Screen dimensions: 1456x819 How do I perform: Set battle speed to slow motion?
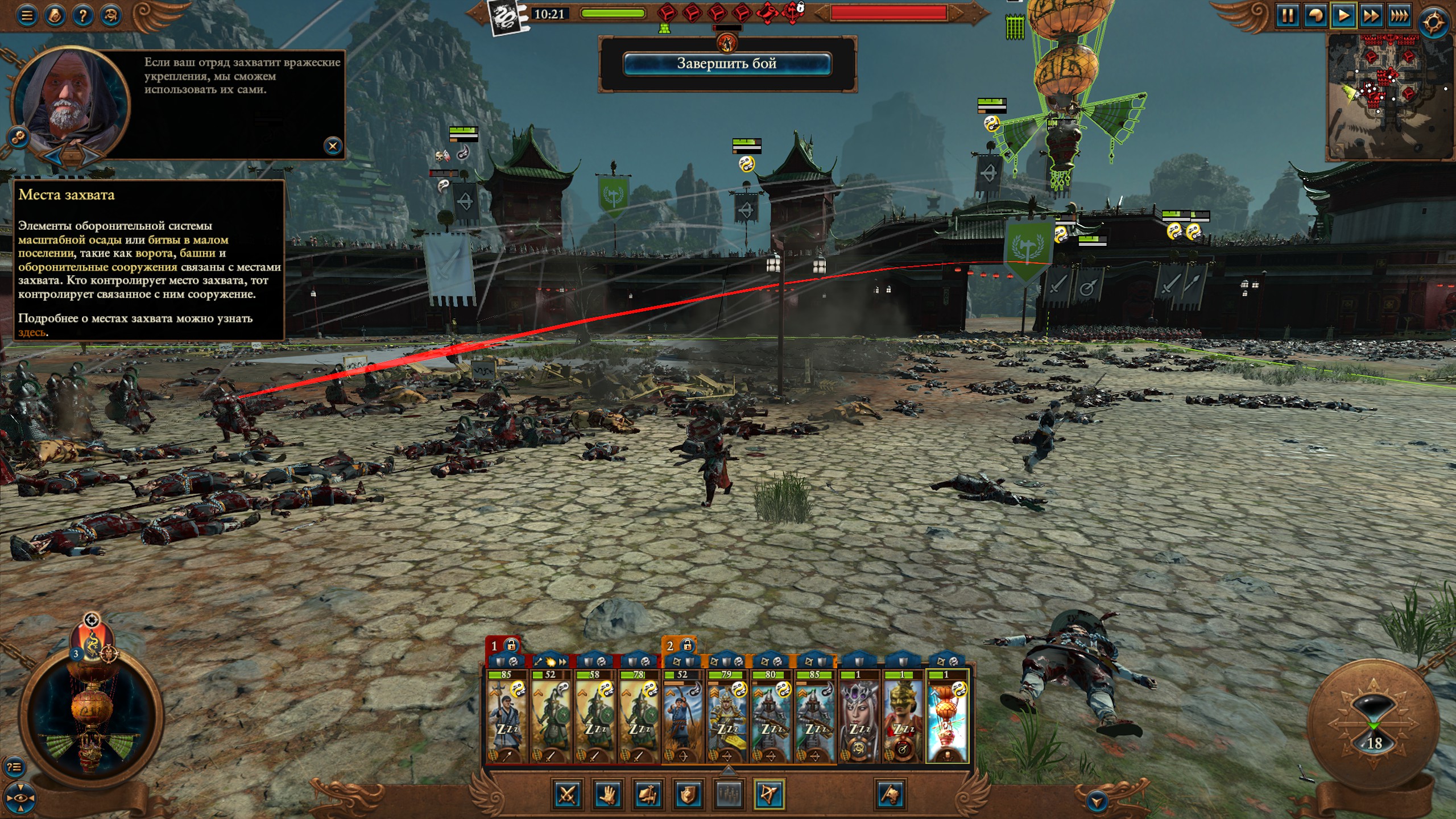1315,15
